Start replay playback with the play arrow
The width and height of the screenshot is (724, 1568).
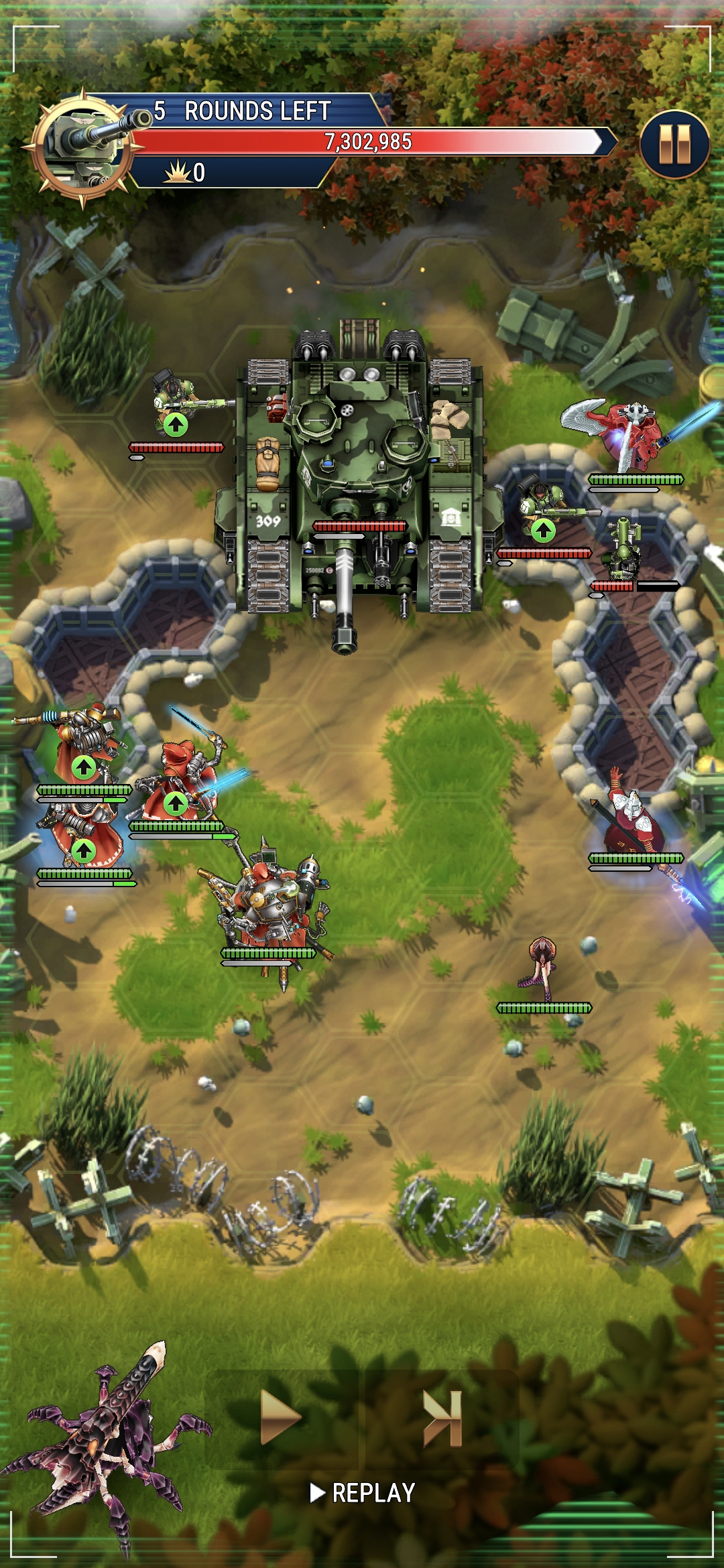click(x=281, y=1417)
